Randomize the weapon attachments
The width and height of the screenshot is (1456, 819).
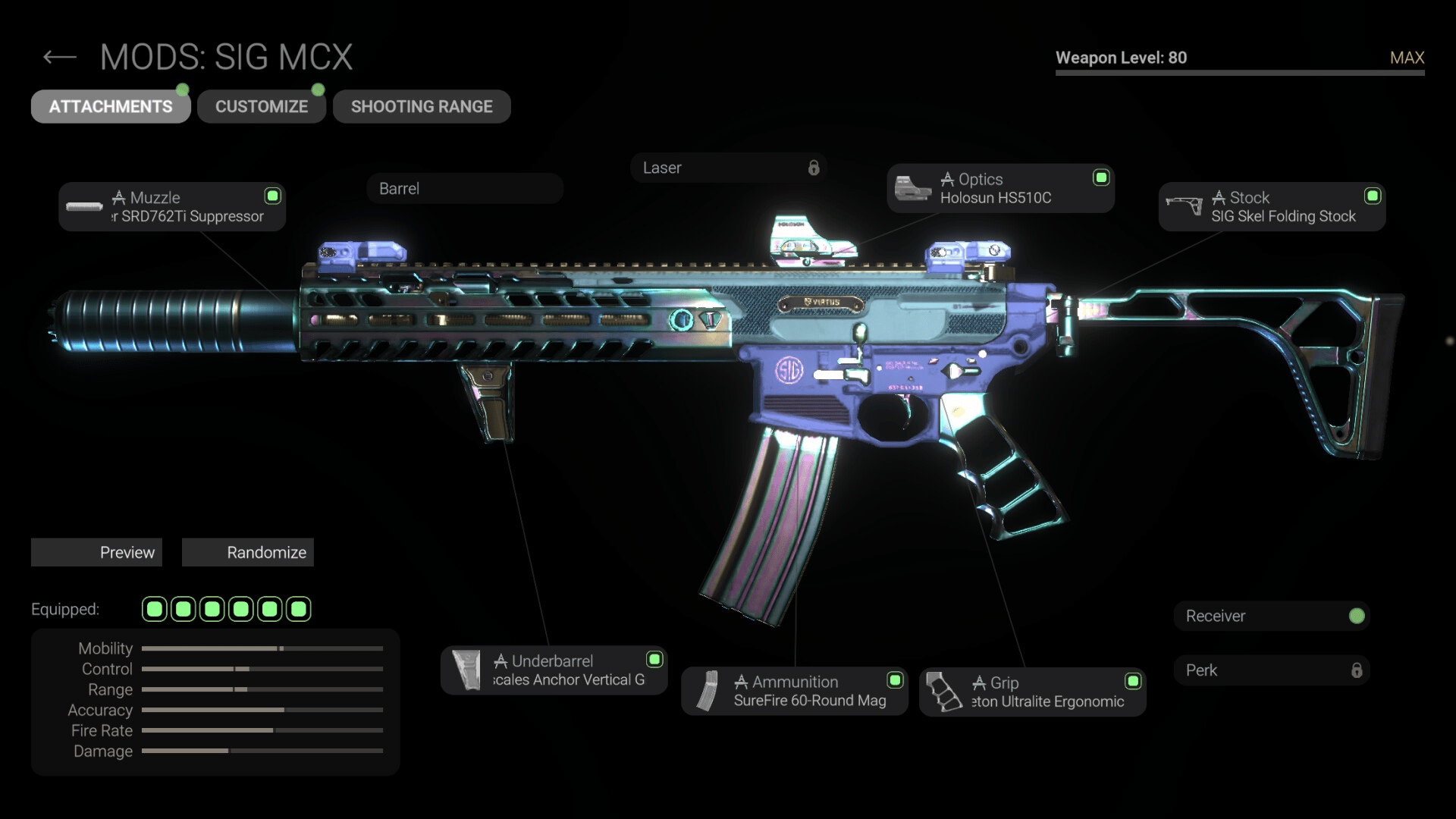[248, 553]
